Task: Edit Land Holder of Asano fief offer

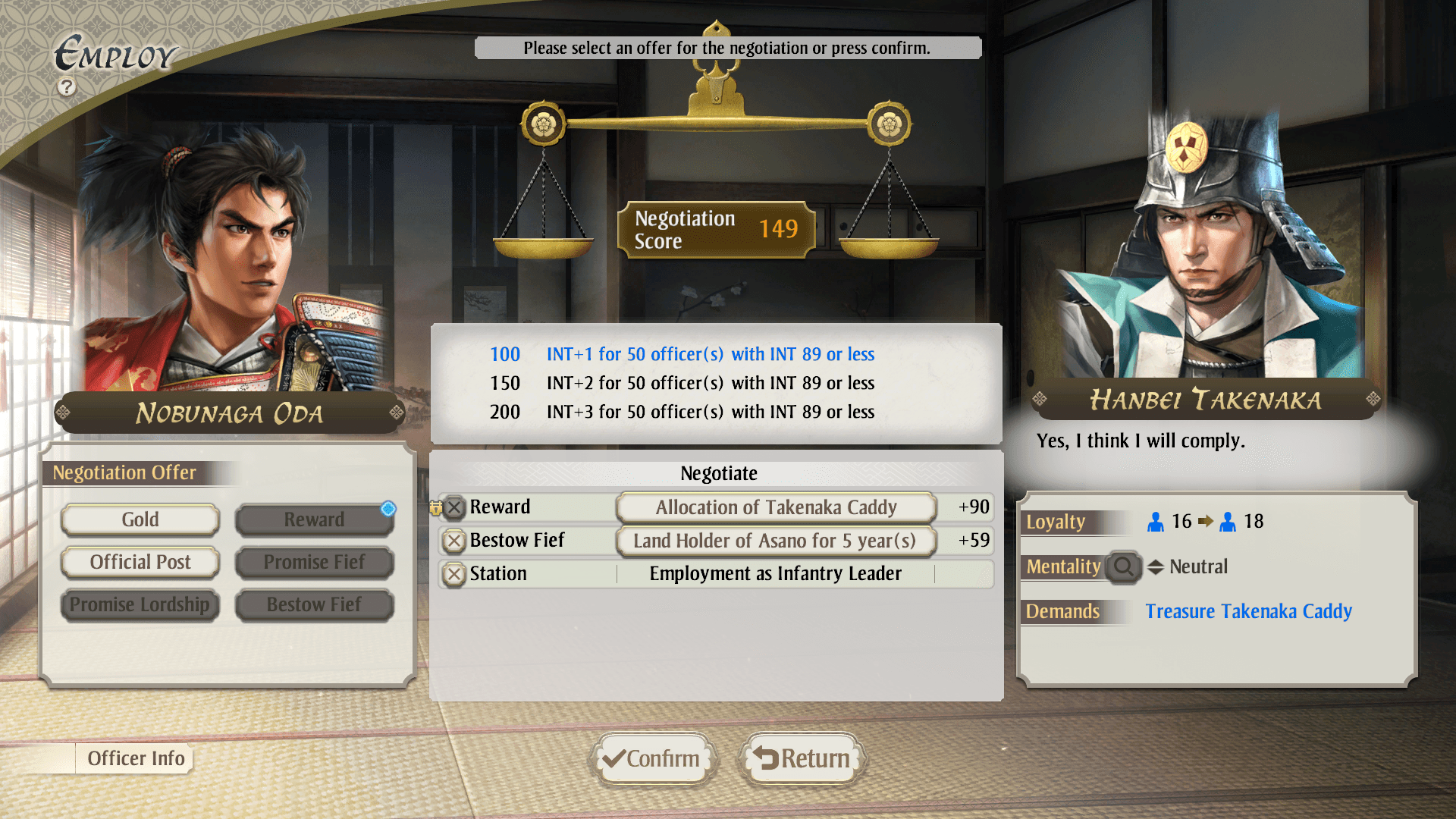Action: click(776, 541)
